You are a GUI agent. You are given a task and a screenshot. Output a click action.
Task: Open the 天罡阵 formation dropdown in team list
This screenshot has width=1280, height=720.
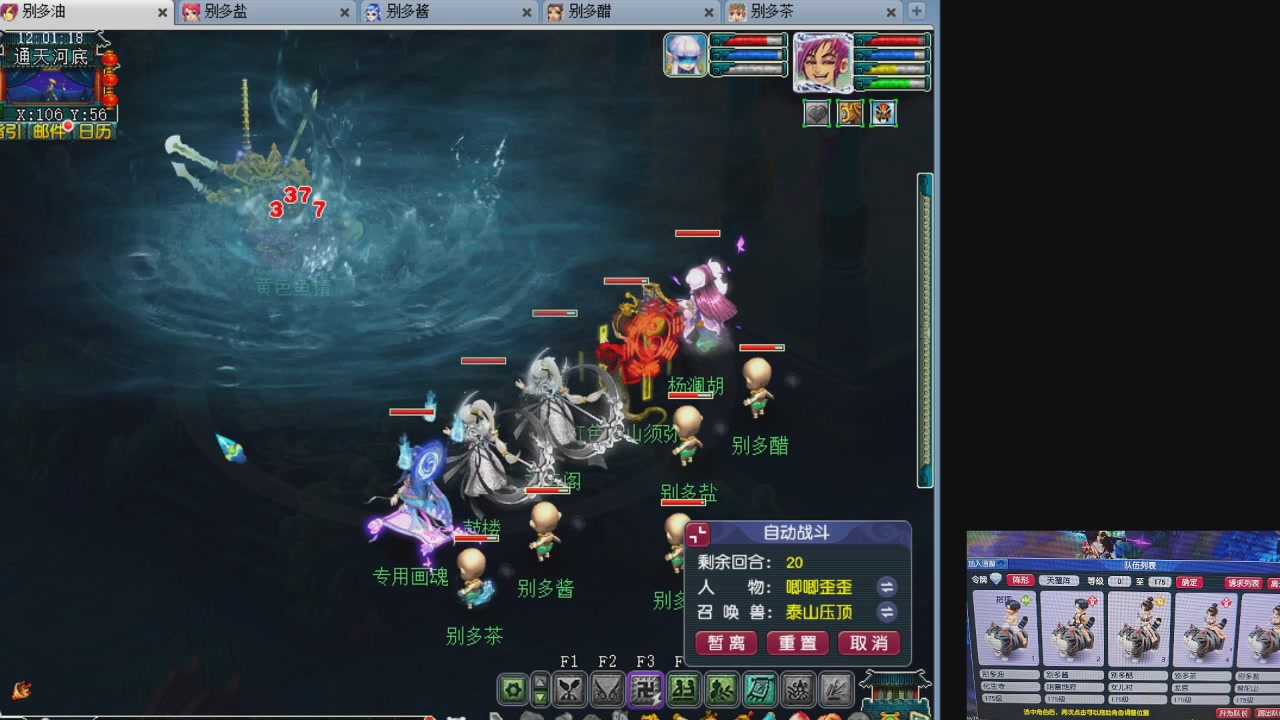[x=1059, y=581]
